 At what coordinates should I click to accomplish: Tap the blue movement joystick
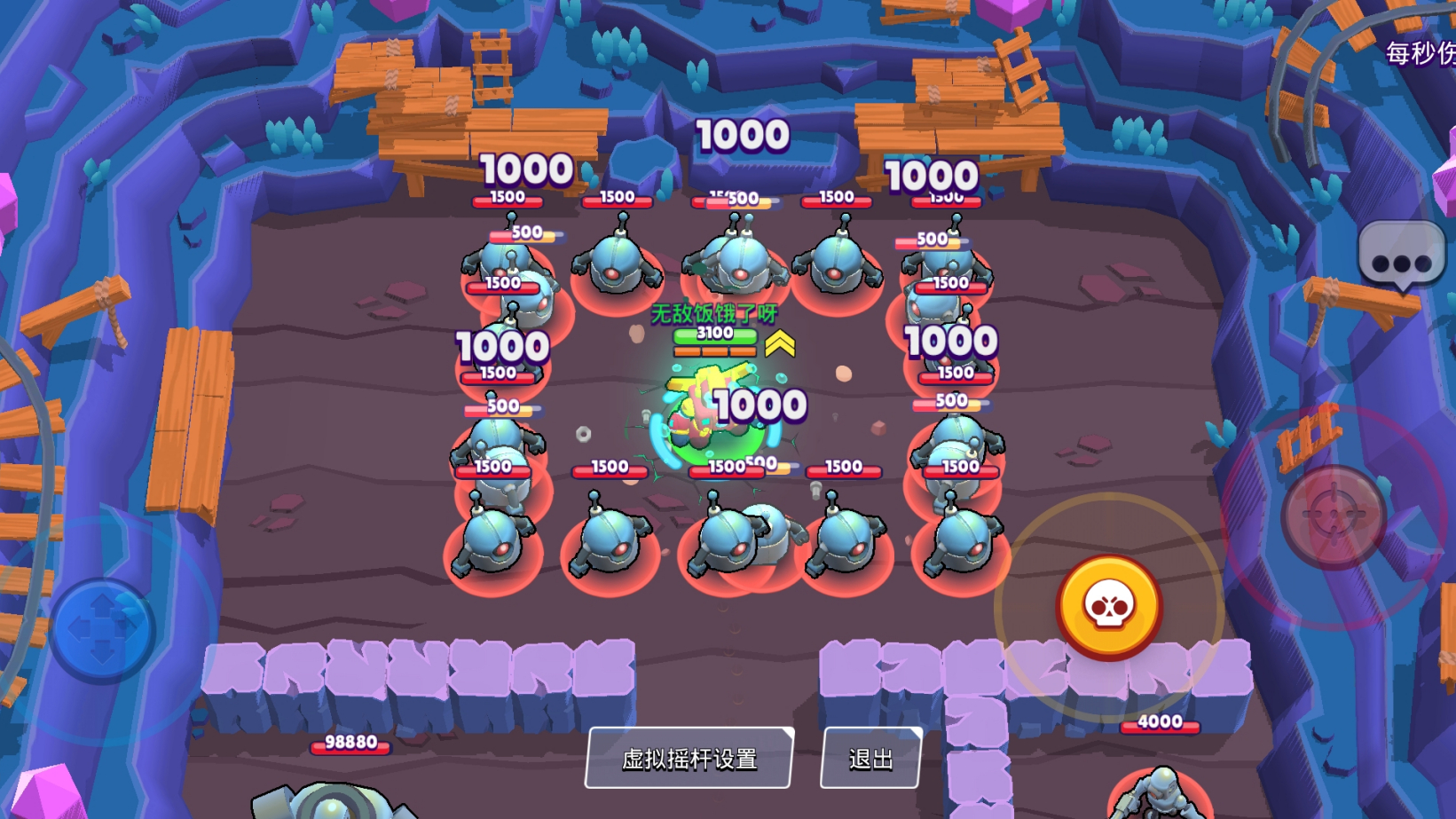pos(102,629)
